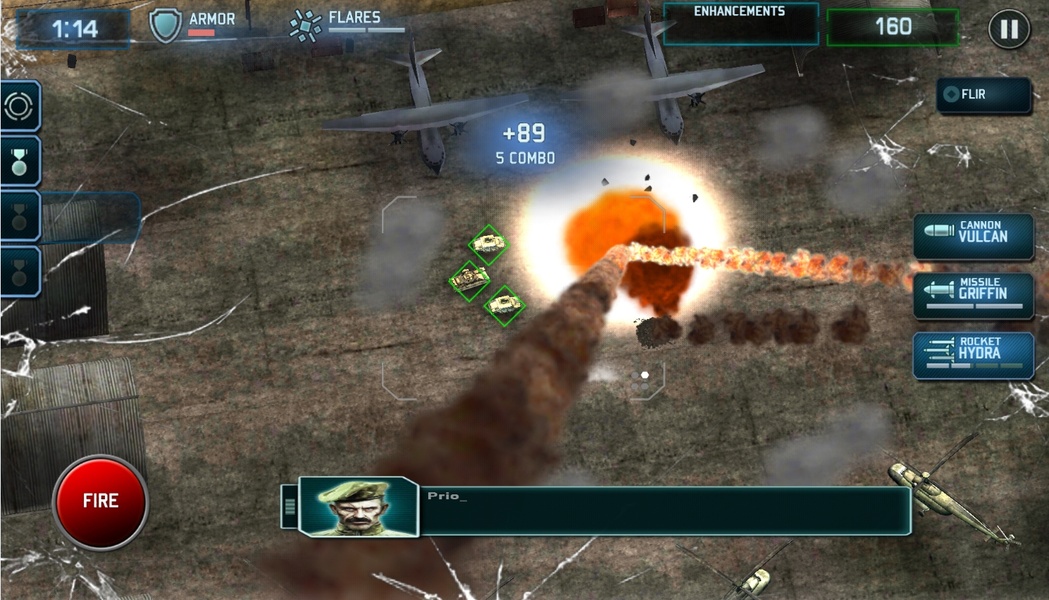
Task: Select the Vulcan cannon weapon
Action: [x=973, y=237]
